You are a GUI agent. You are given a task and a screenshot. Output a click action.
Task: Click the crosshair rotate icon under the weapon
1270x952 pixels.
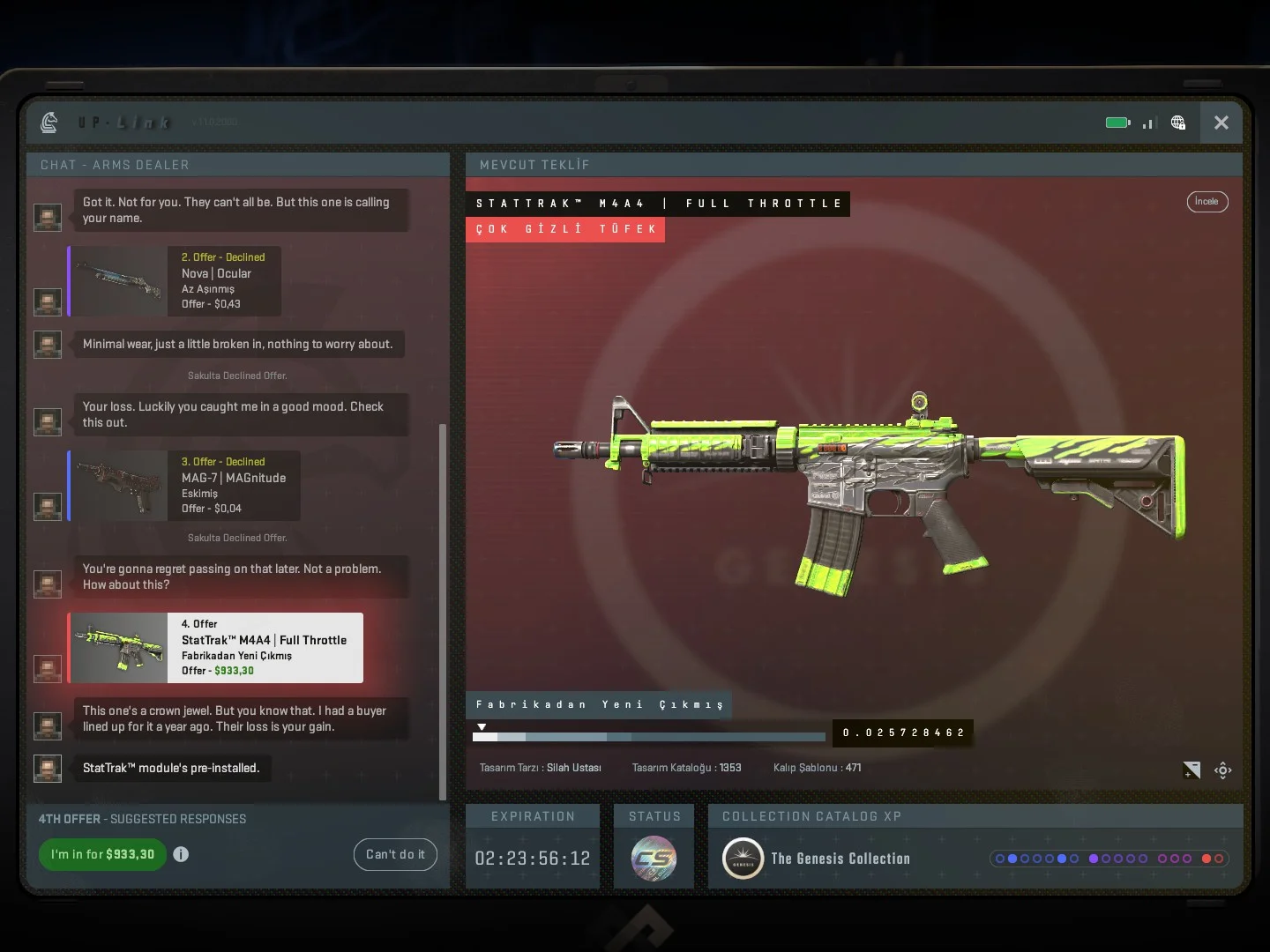(1222, 770)
